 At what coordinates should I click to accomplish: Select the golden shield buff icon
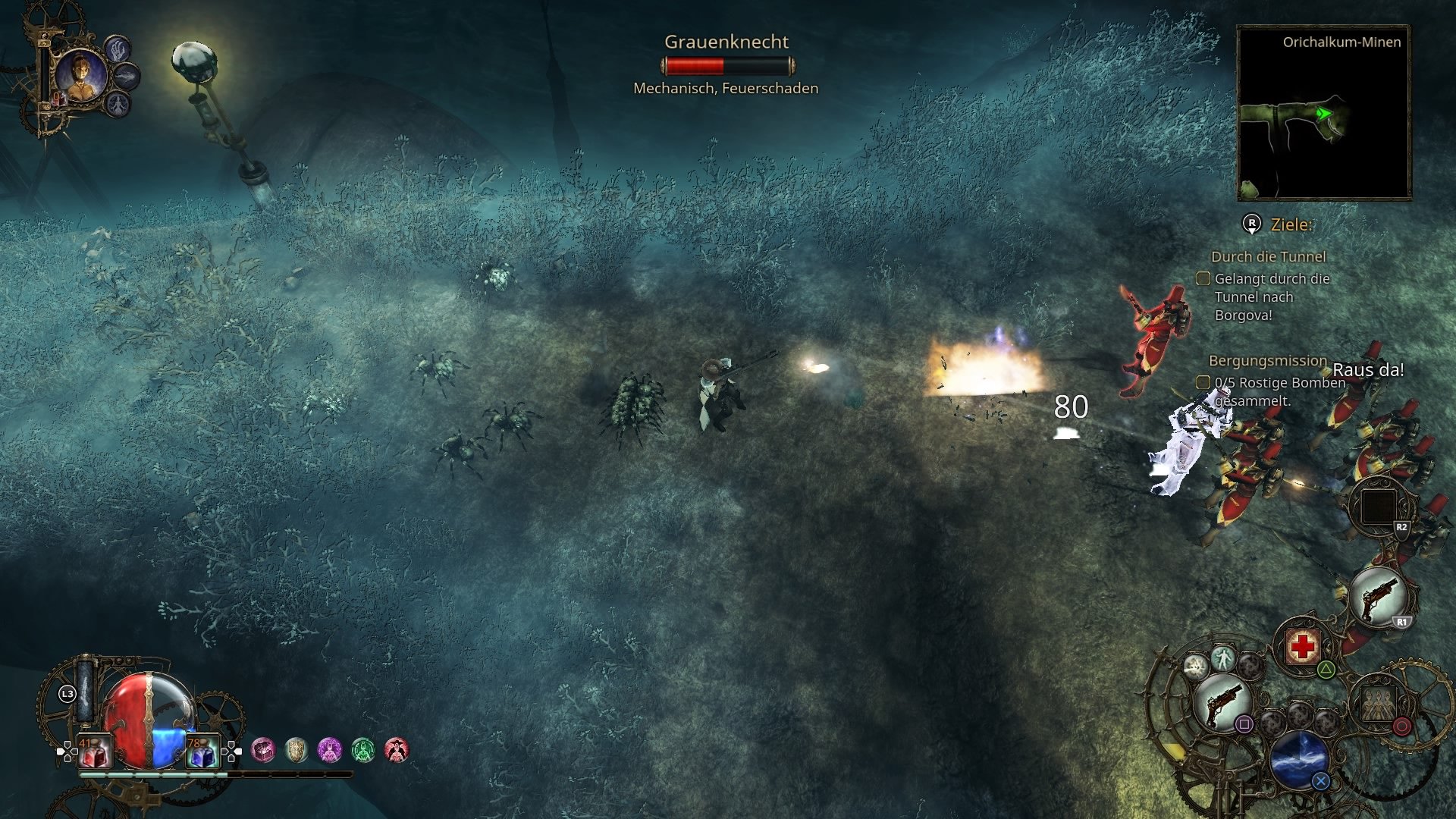[x=296, y=750]
